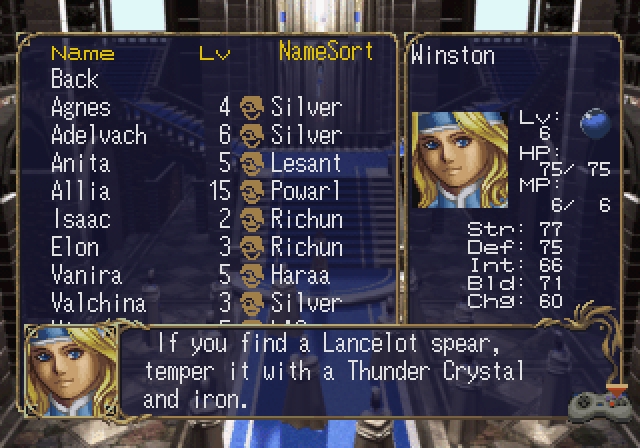Choose Agnes from the name list
This screenshot has height=448, width=640.
coord(81,107)
